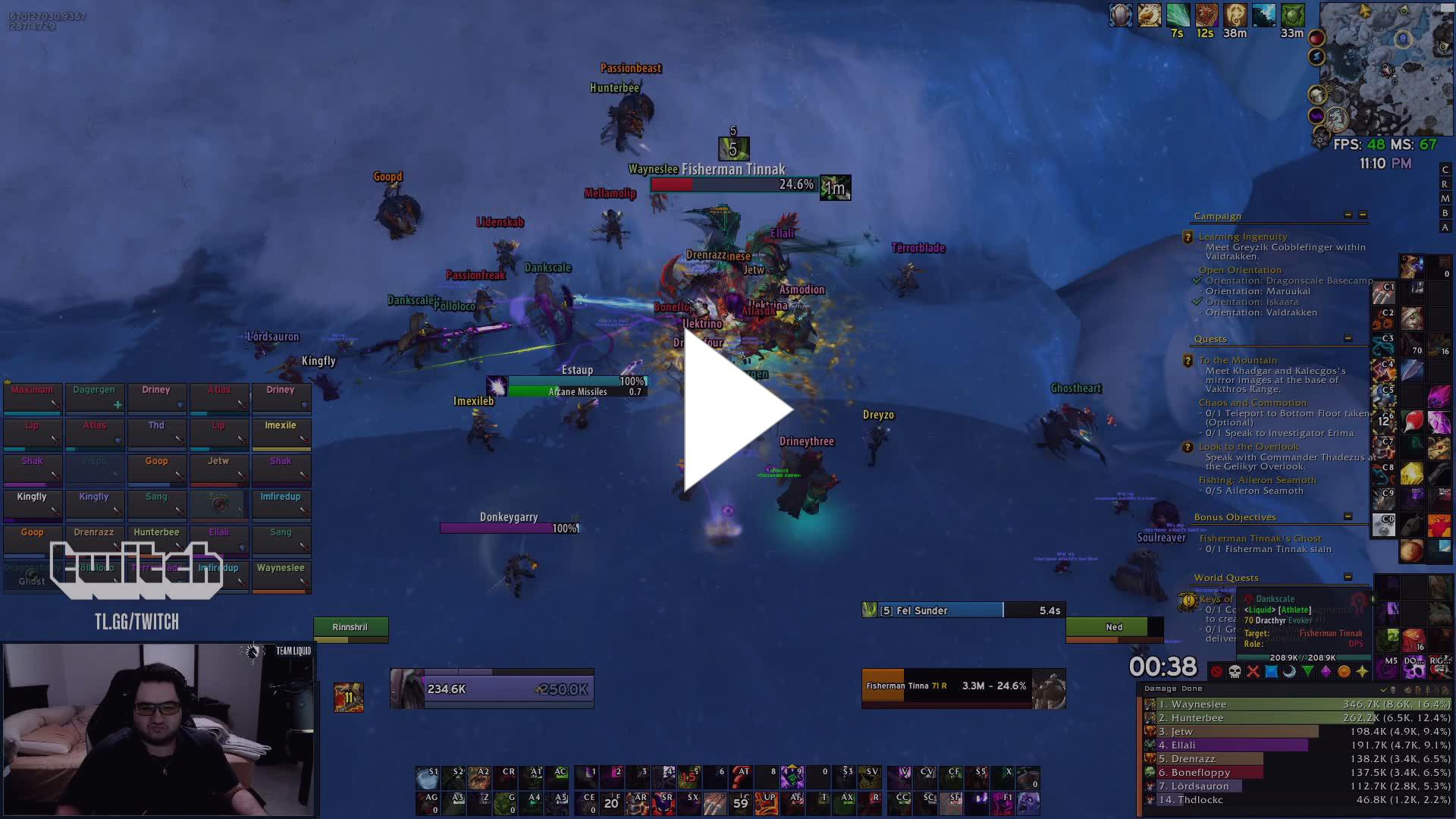This screenshot has height=819, width=1456.
Task: Open the Look to the Overlook quest
Action: click(x=1248, y=447)
